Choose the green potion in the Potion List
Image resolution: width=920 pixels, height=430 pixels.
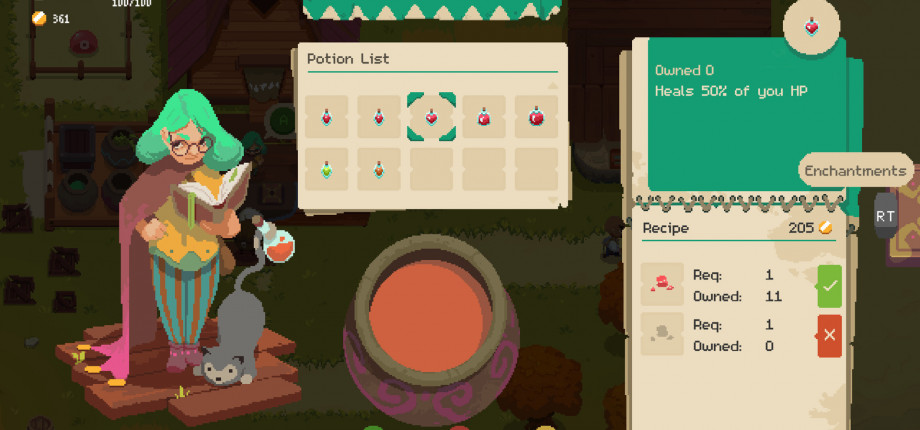tap(327, 170)
